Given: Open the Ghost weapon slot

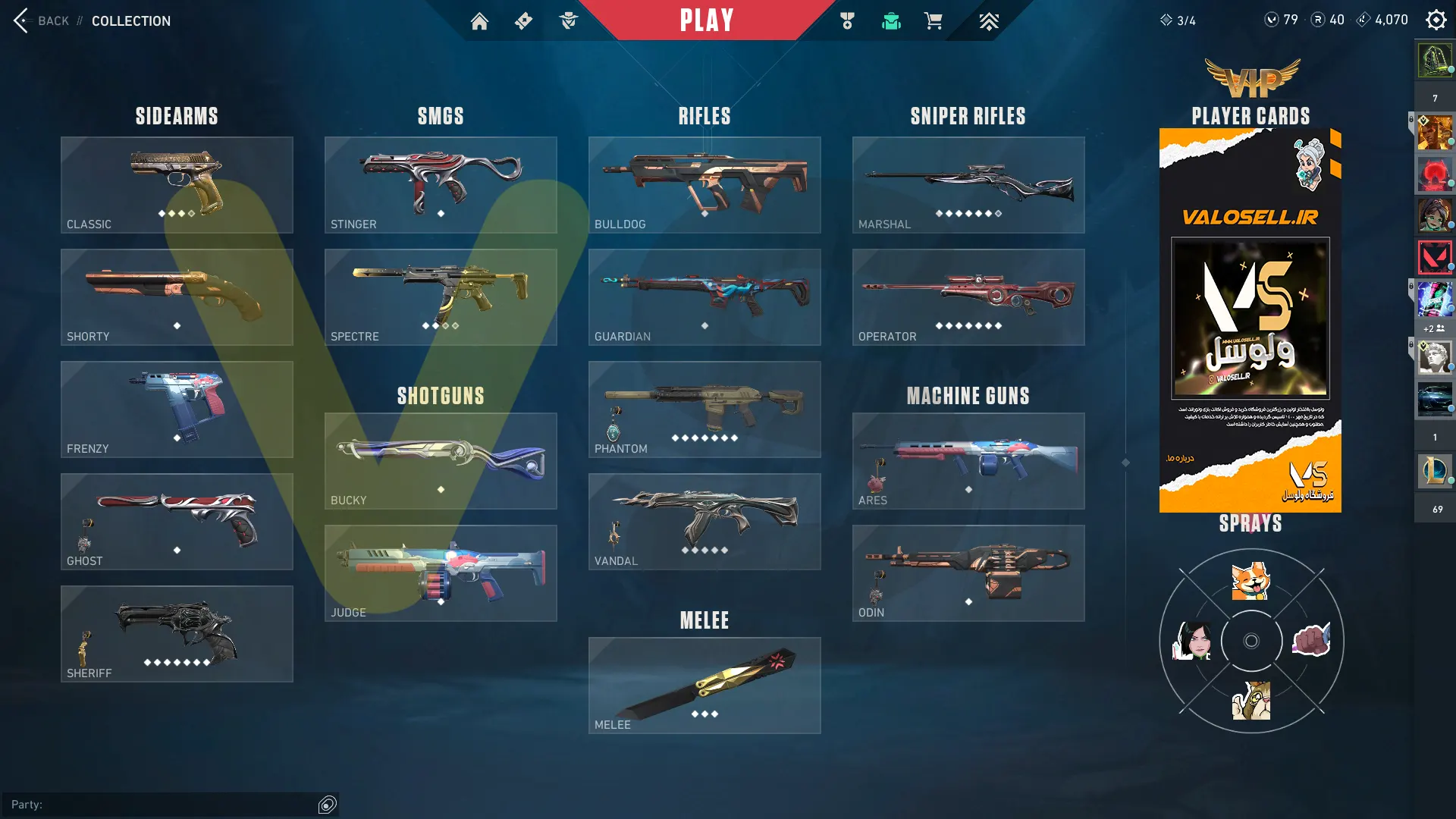Looking at the screenshot, I should click(177, 521).
